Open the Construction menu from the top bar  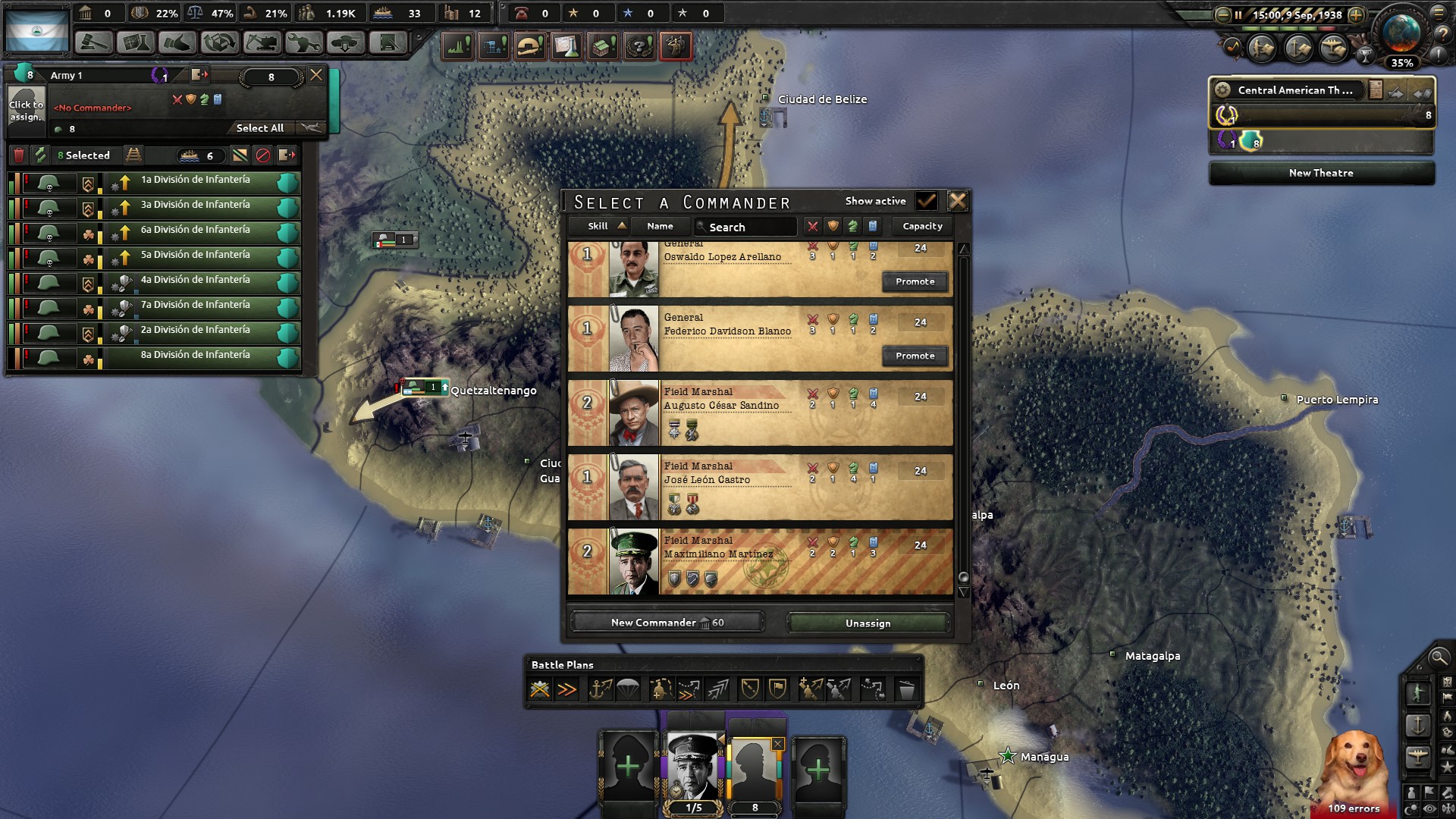click(261, 43)
